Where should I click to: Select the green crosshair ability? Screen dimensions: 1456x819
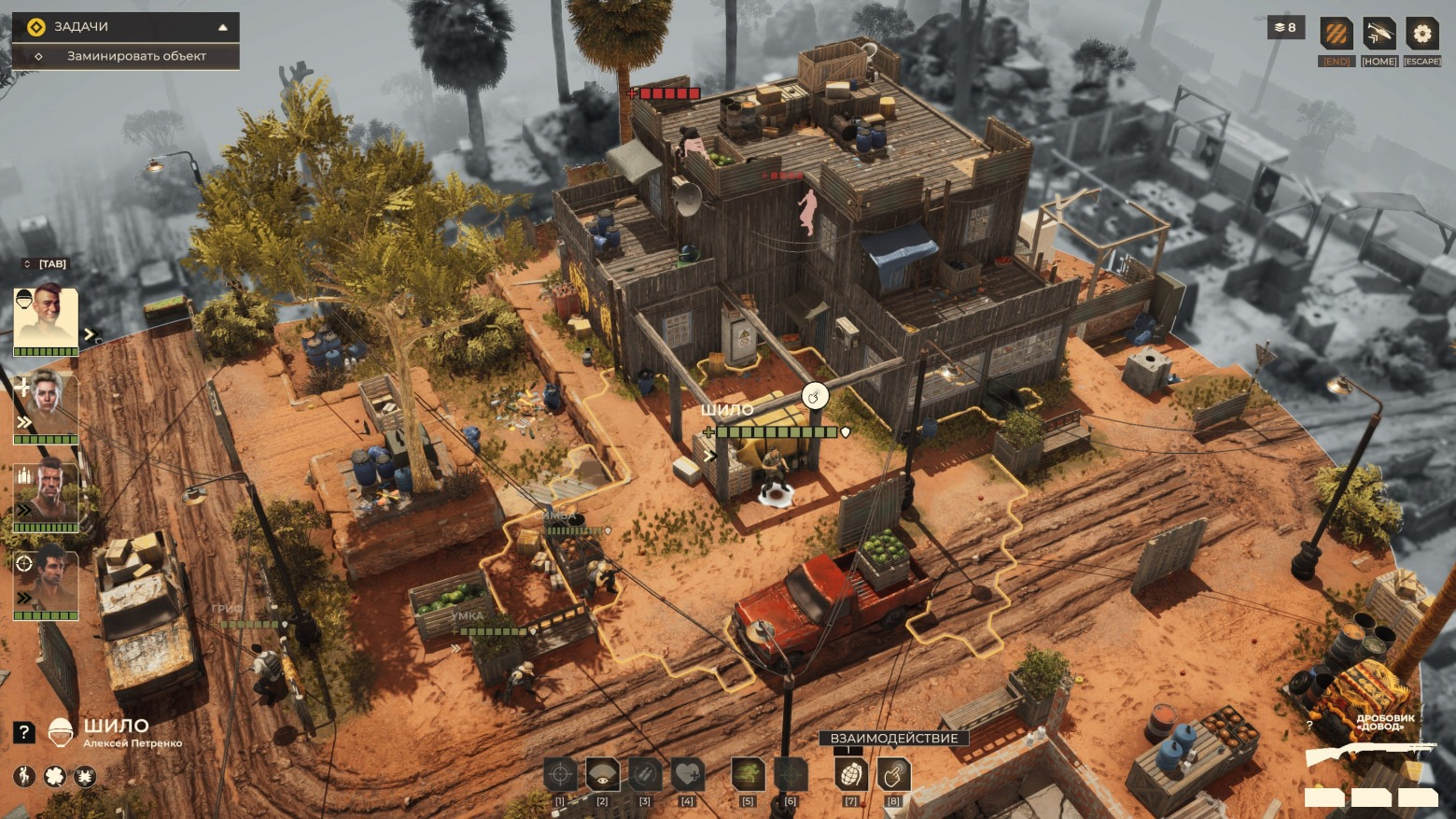[x=791, y=774]
